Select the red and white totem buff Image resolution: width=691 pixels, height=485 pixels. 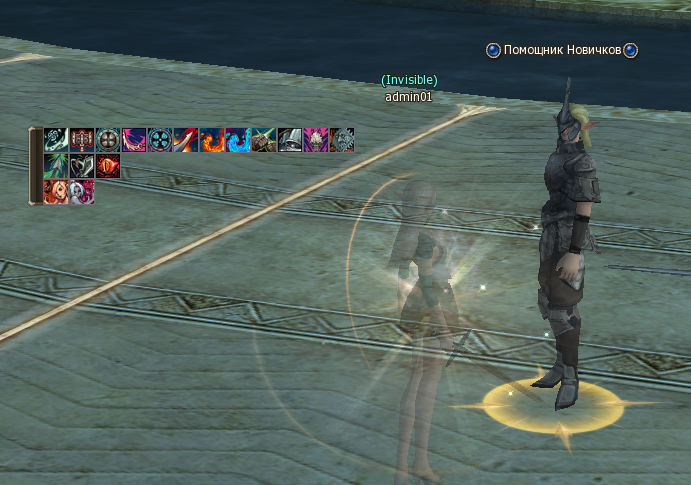click(82, 140)
